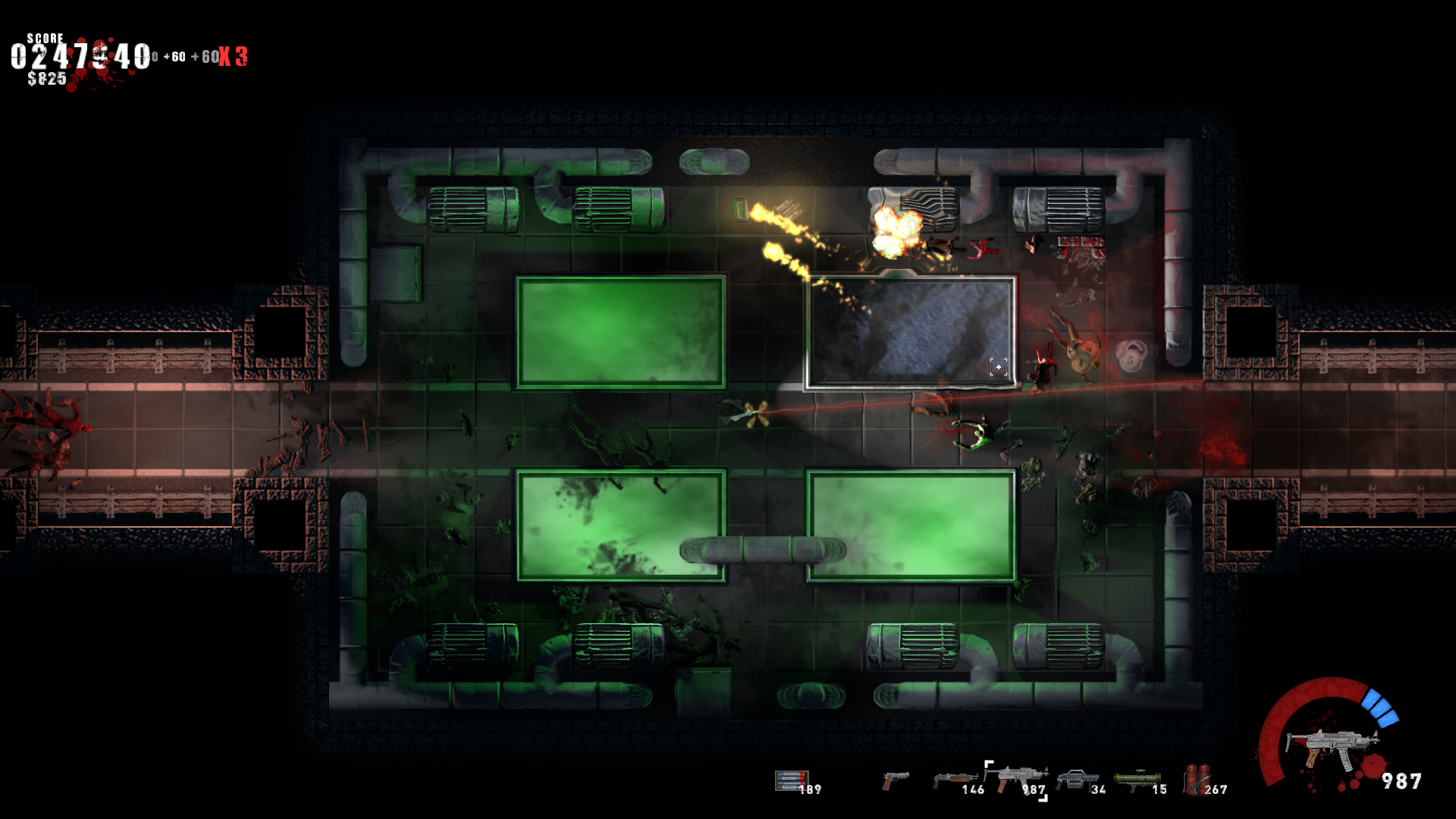Click the grenade launcher ammo count 34
Screen dimensions: 1456x819
(x=1097, y=791)
